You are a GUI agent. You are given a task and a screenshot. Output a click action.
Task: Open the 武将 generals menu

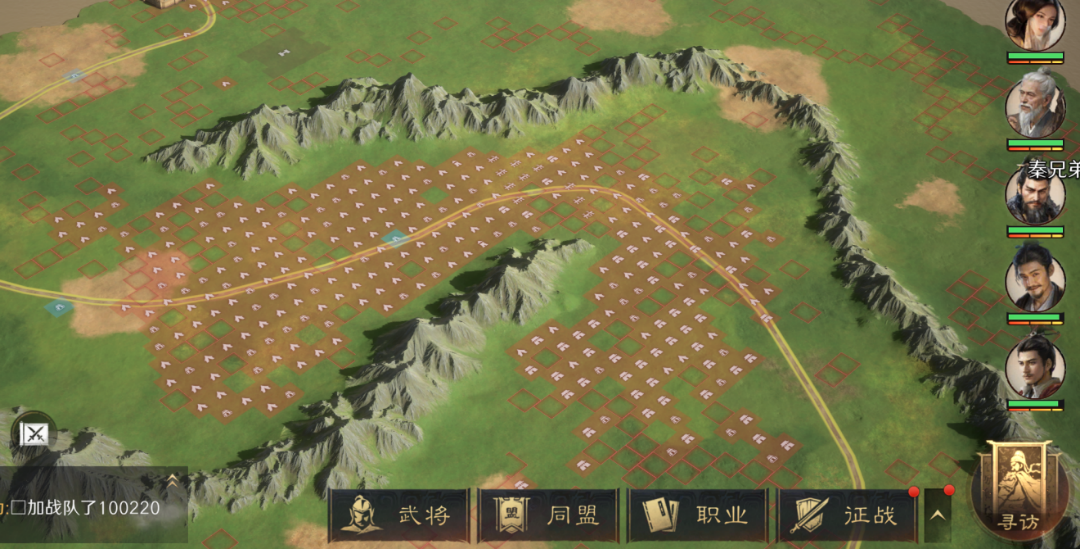[399, 516]
